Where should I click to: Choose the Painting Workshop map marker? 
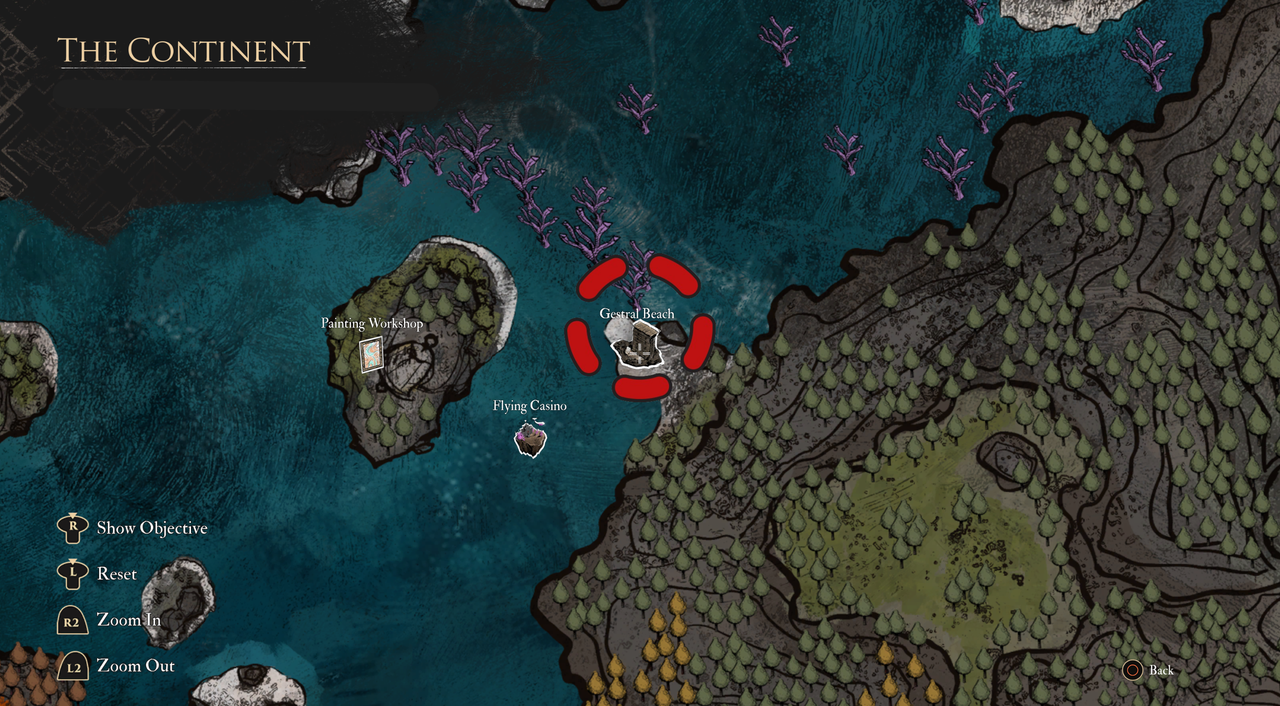(x=371, y=353)
